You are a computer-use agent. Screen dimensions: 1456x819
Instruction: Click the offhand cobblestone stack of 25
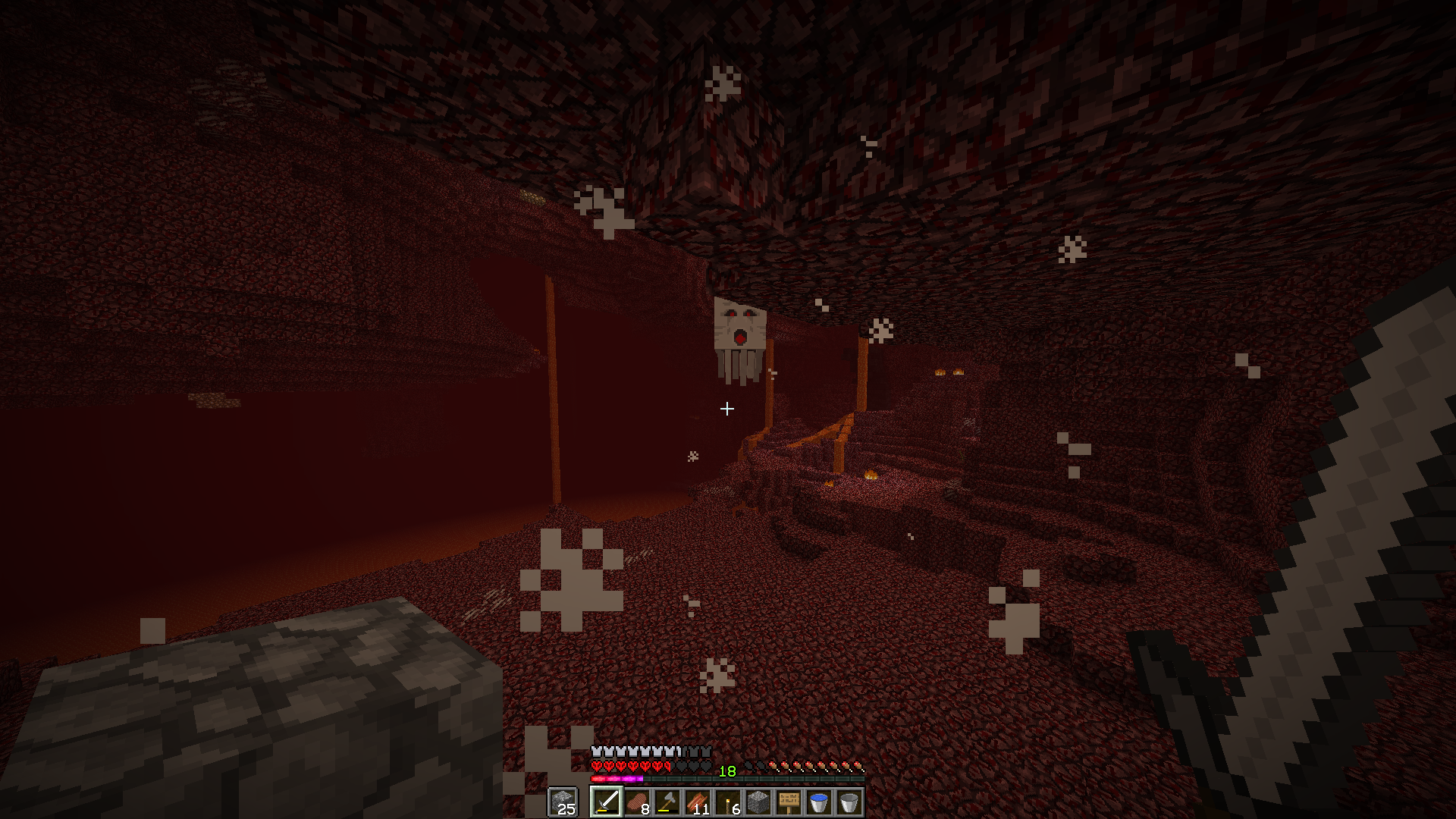click(x=563, y=802)
